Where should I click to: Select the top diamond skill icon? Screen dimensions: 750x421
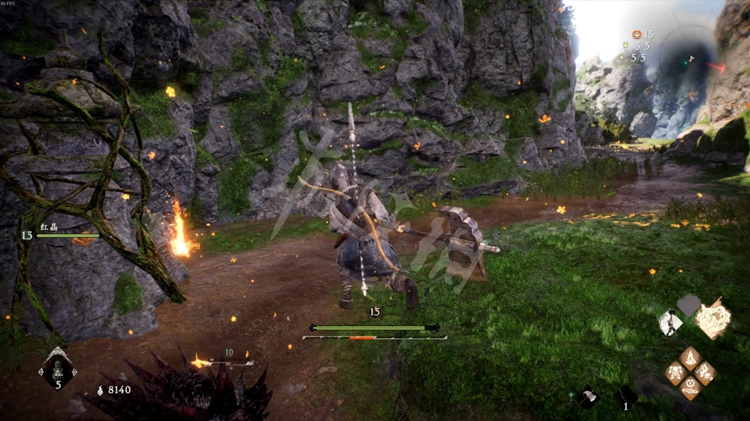click(690, 356)
